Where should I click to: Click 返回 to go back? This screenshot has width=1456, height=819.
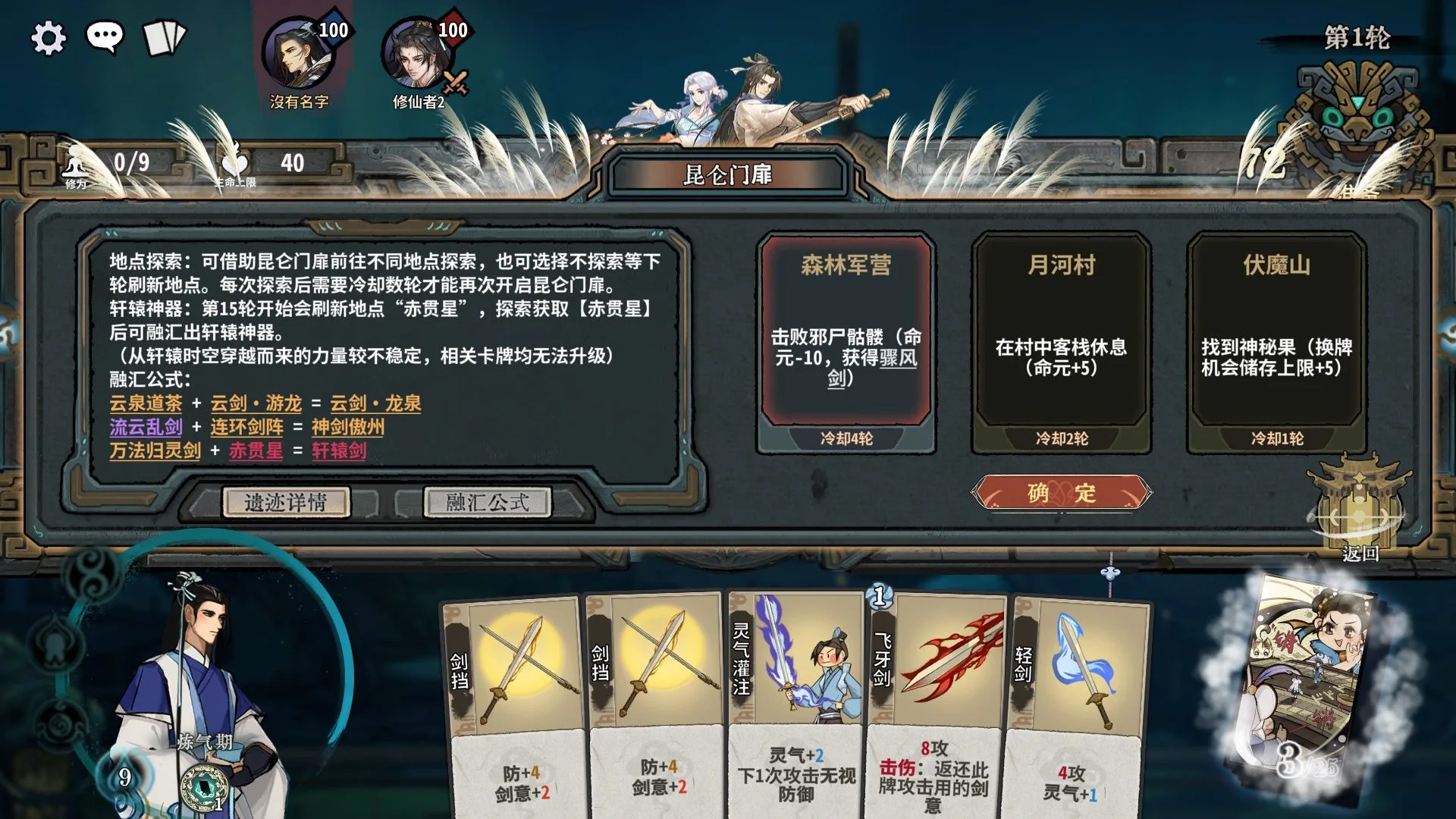pyautogui.click(x=1360, y=523)
